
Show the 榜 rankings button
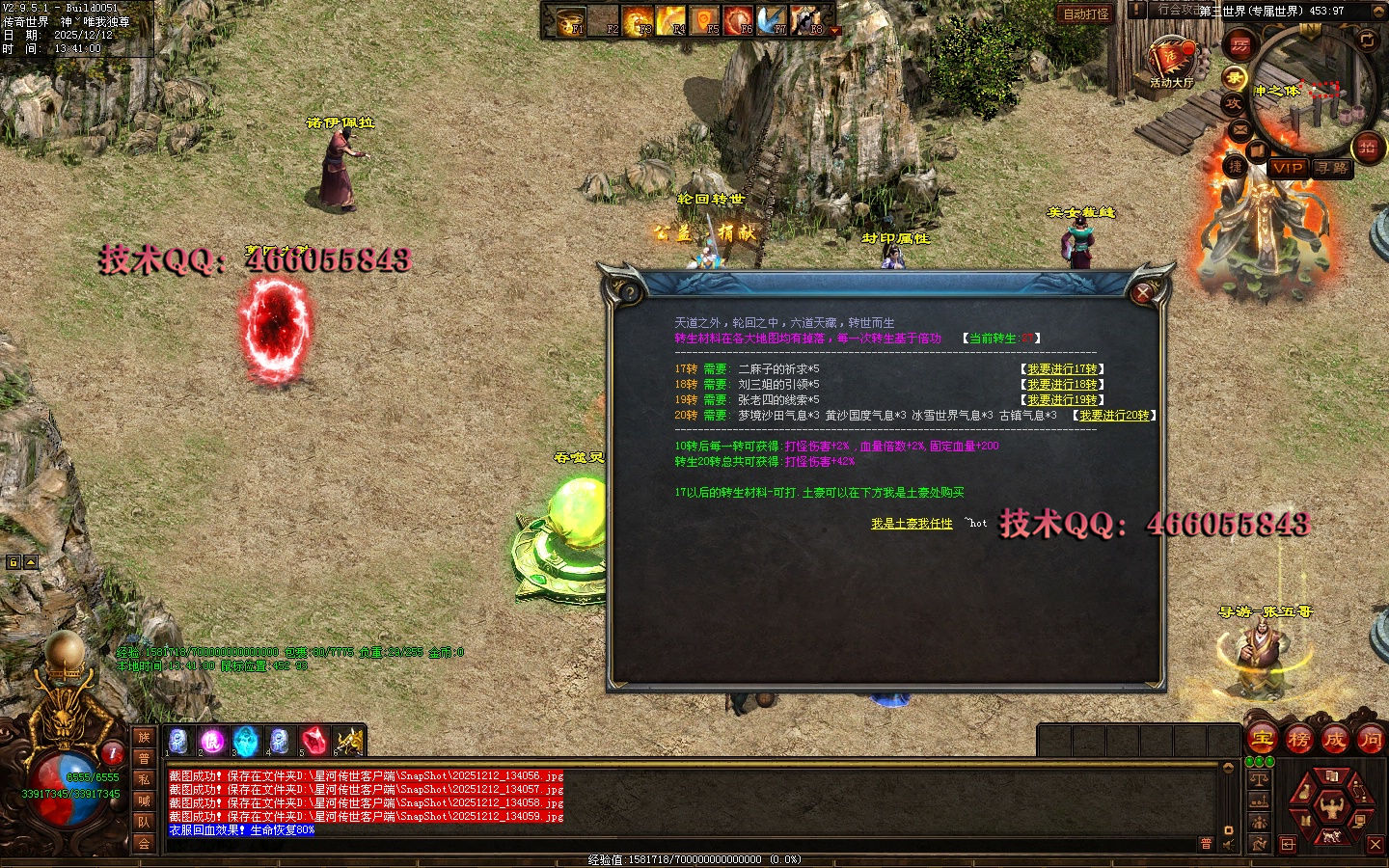click(x=1299, y=740)
